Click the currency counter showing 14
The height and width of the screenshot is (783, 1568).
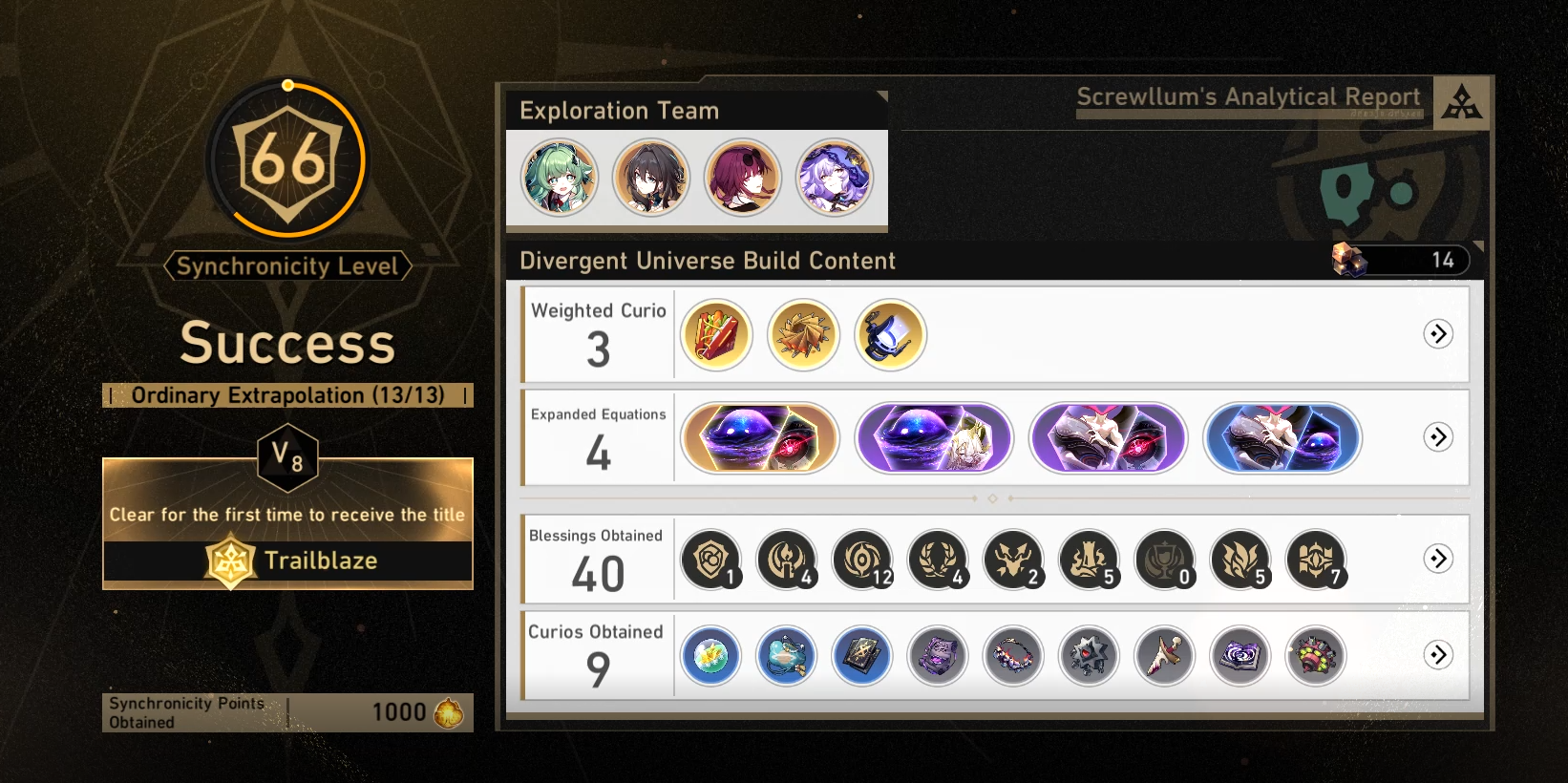pyautogui.click(x=1401, y=260)
